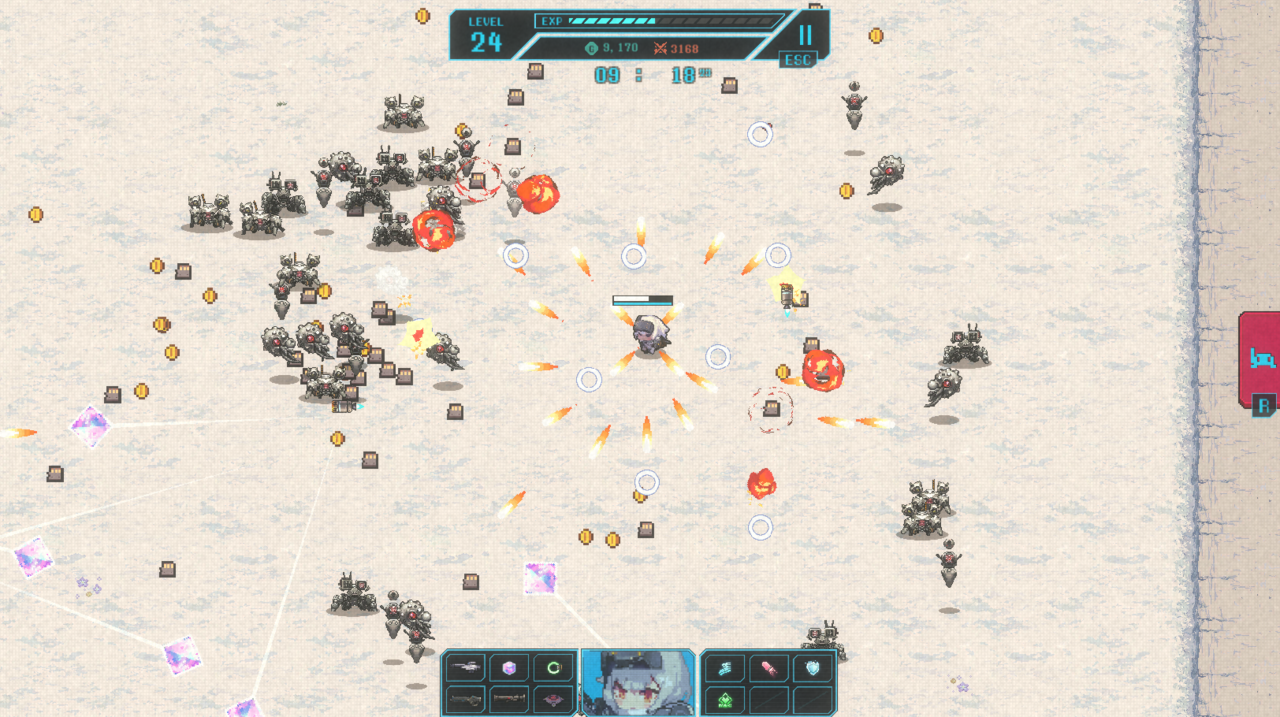Open the red side panel tab
This screenshot has height=717, width=1280.
point(1260,358)
